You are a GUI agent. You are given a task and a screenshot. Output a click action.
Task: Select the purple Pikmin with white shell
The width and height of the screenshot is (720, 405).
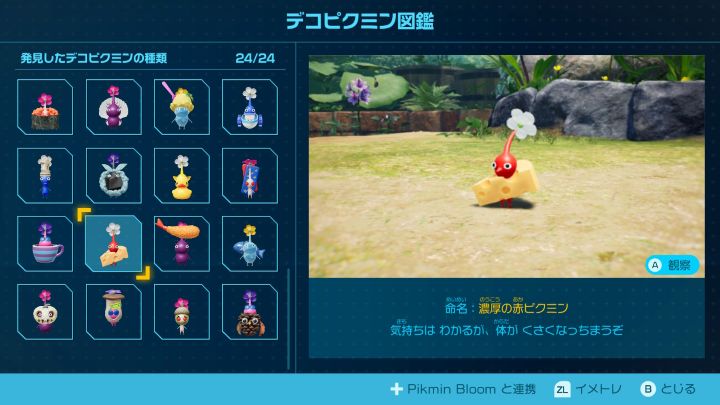pos(113,107)
